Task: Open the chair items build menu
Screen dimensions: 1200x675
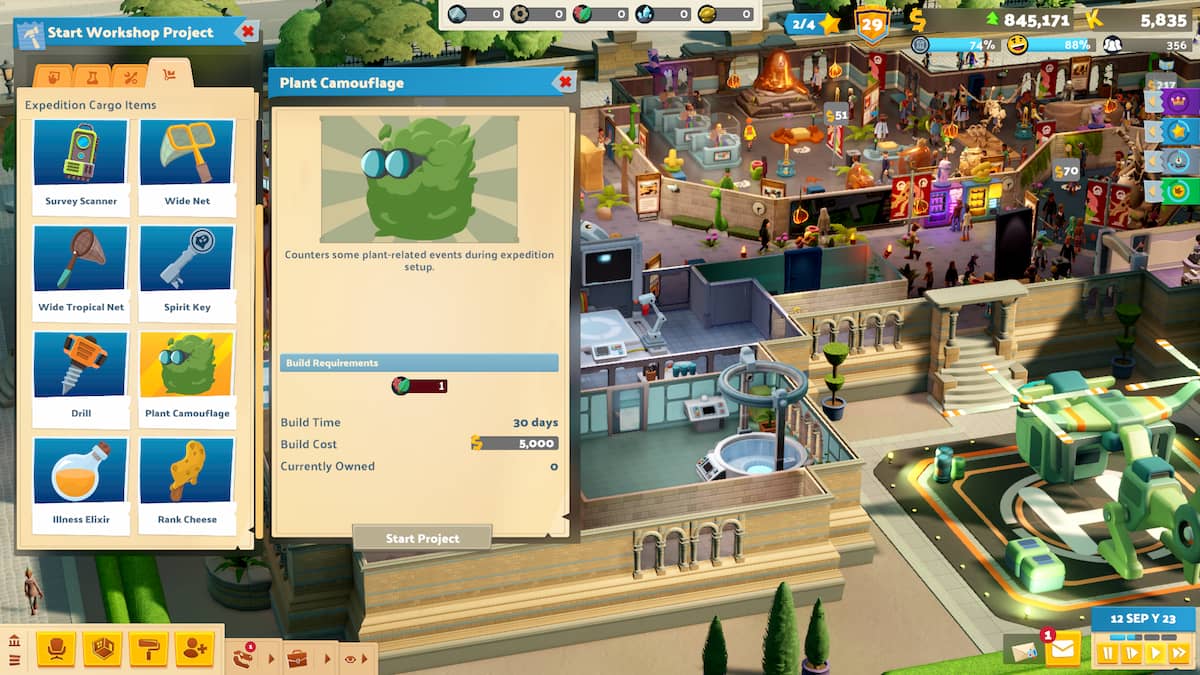Action: click(x=56, y=649)
